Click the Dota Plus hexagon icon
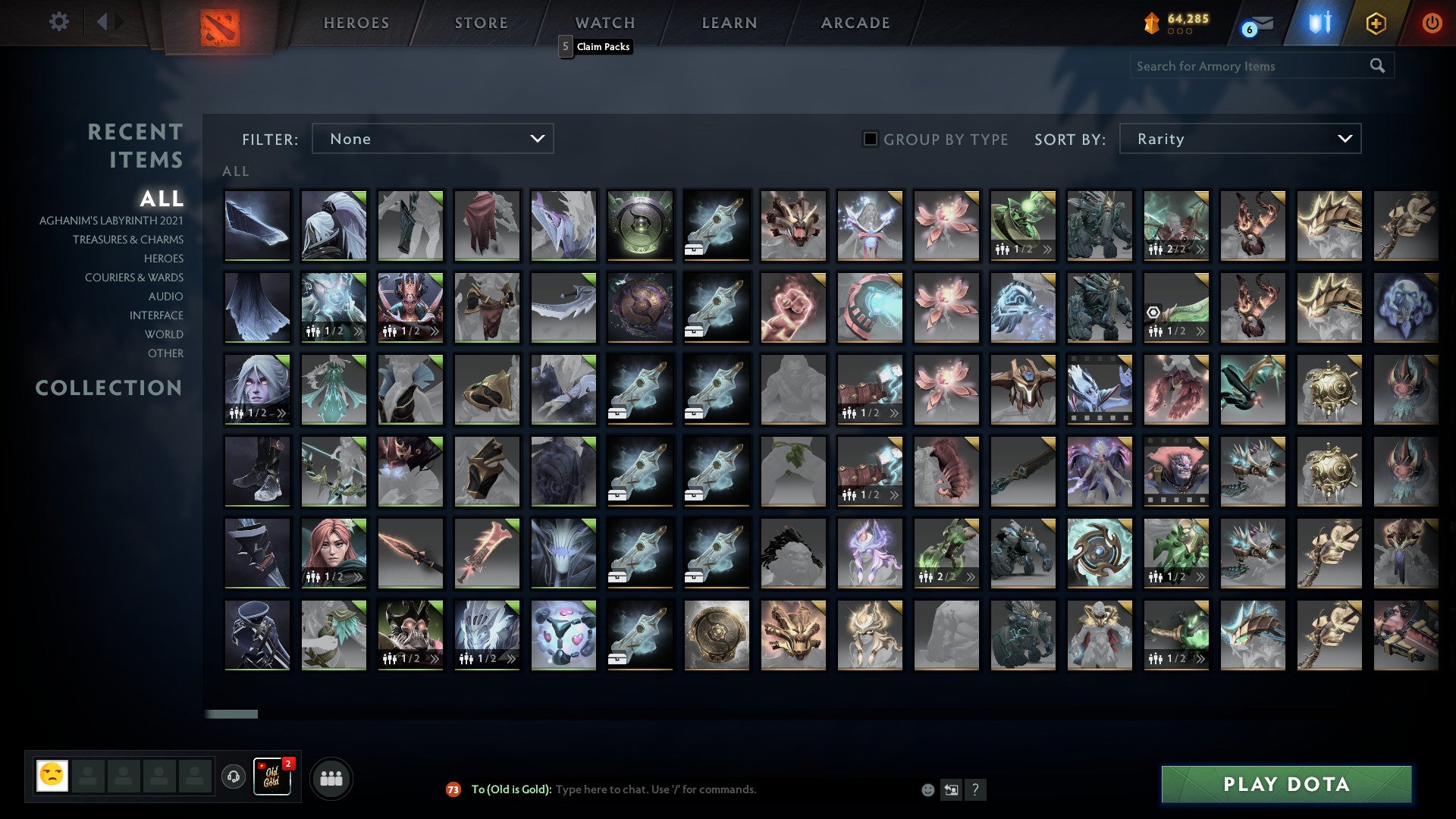 [x=1377, y=23]
